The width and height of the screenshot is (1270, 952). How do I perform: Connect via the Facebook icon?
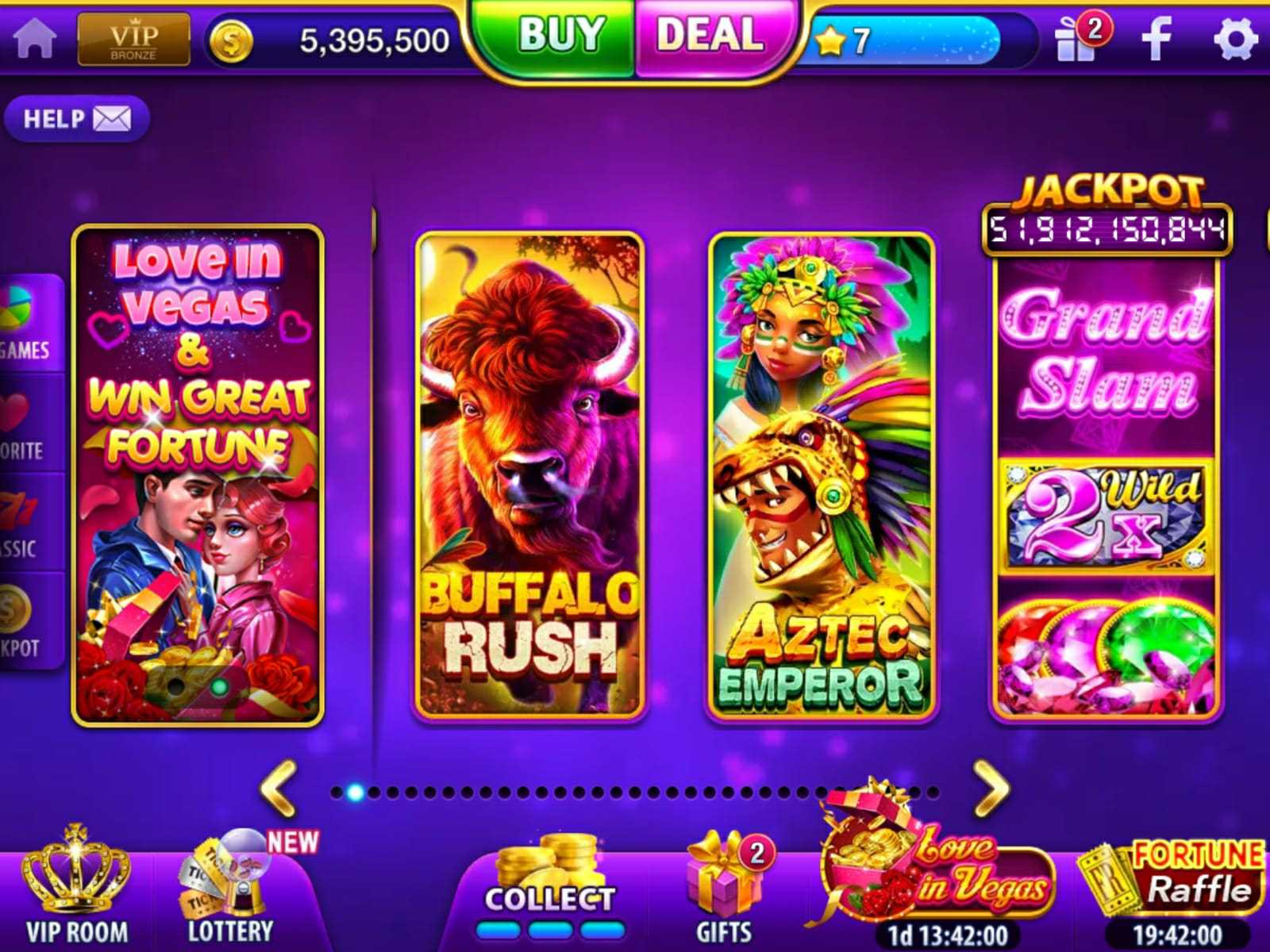click(1156, 38)
